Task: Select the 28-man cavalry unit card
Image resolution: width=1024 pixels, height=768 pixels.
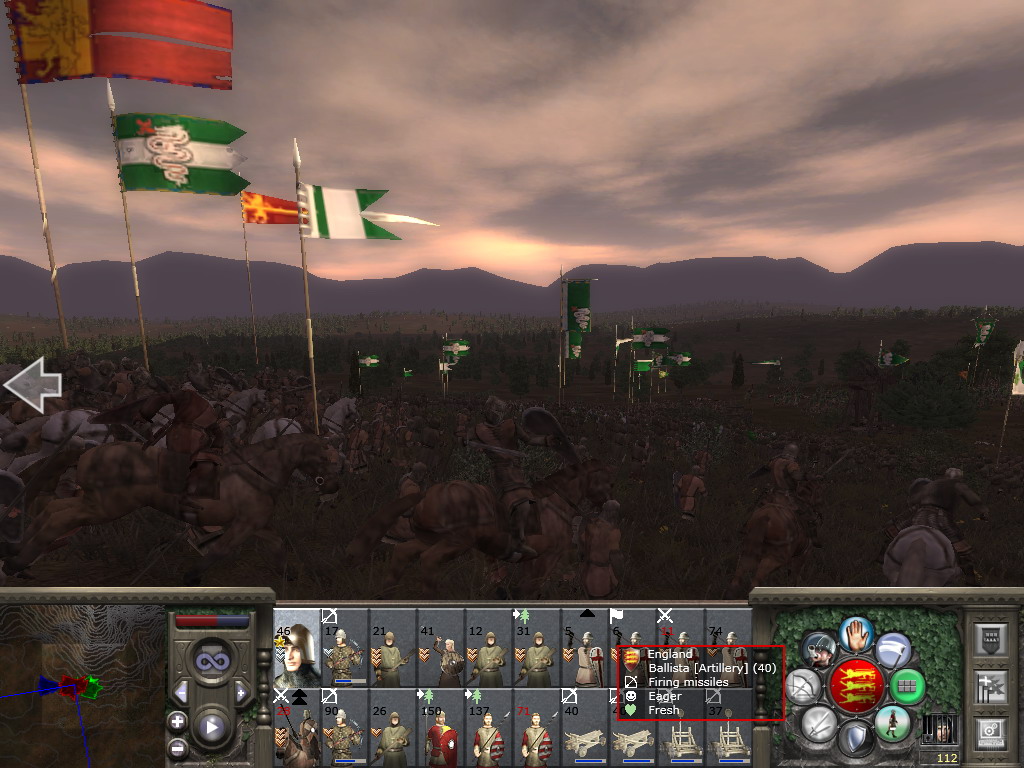Action: [296, 726]
